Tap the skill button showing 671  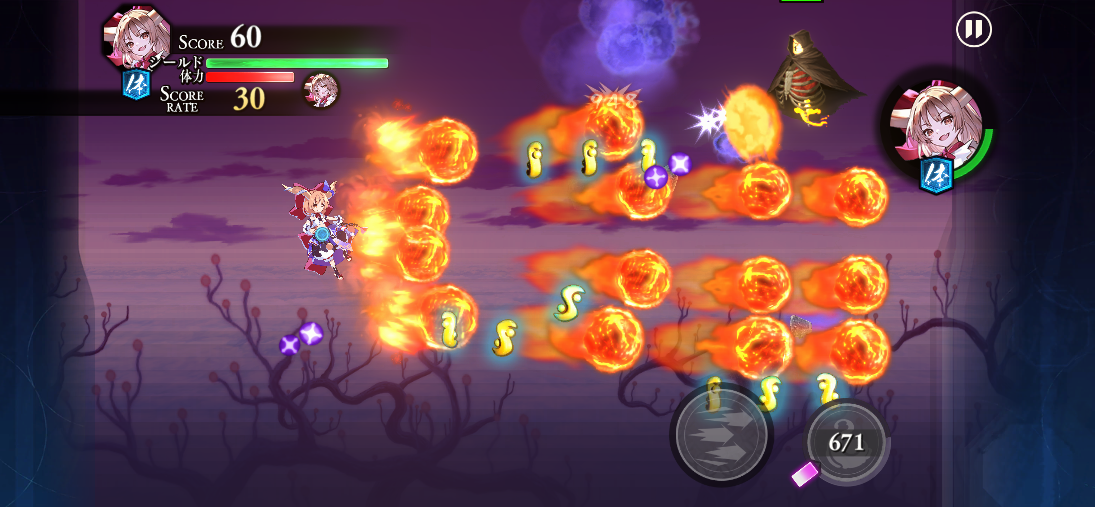[x=847, y=443]
